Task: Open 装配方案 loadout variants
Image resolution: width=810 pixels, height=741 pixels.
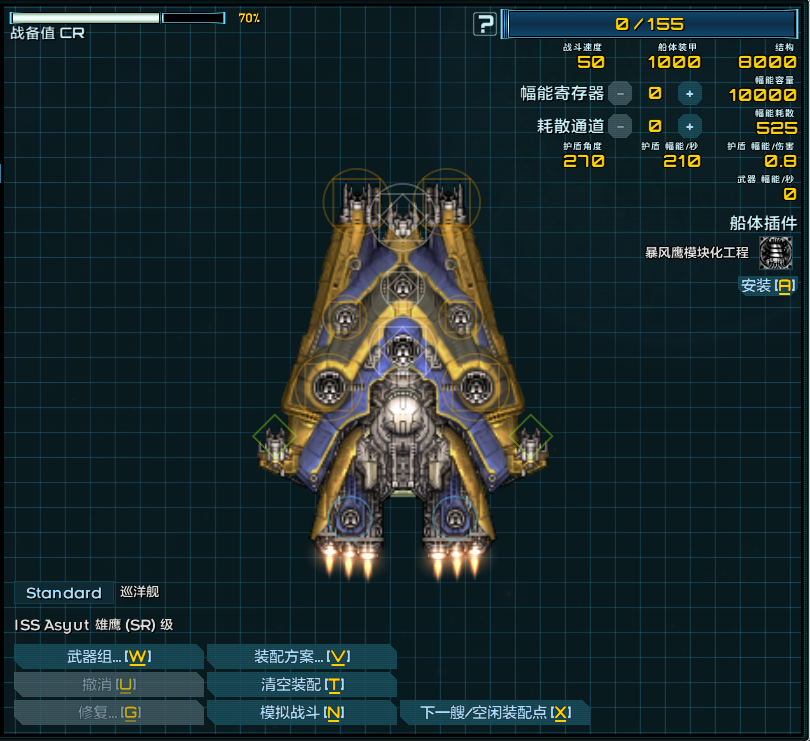Action: 301,657
